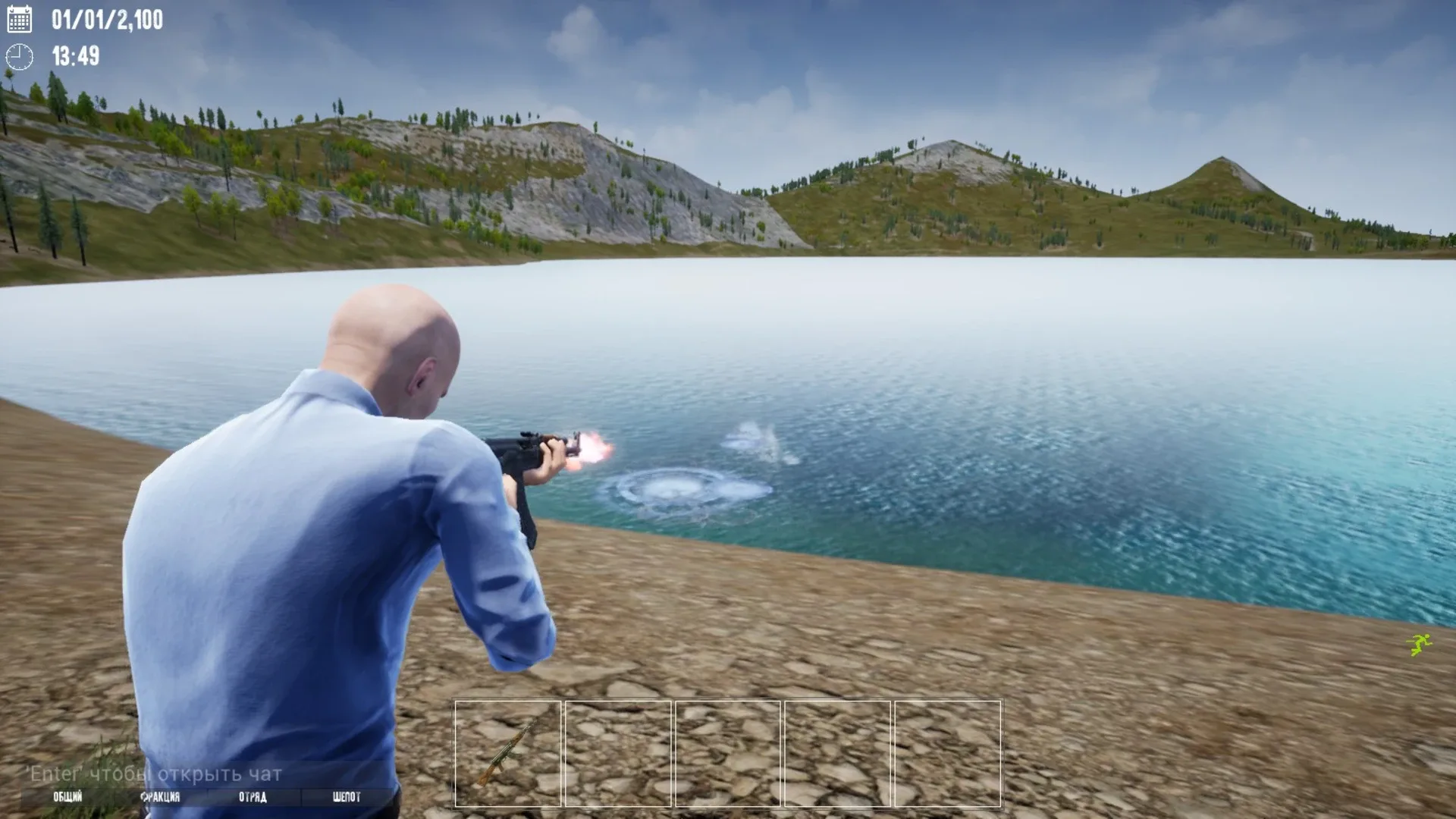Viewport: 1456px width, 819px height.
Task: Select the ОТРЯД squad chat tab
Action: tap(253, 797)
